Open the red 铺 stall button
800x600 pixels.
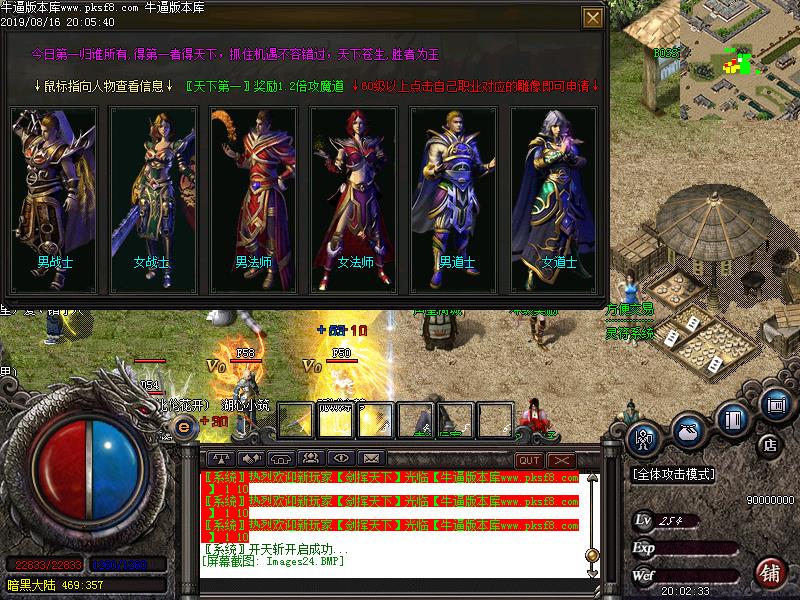click(x=771, y=573)
